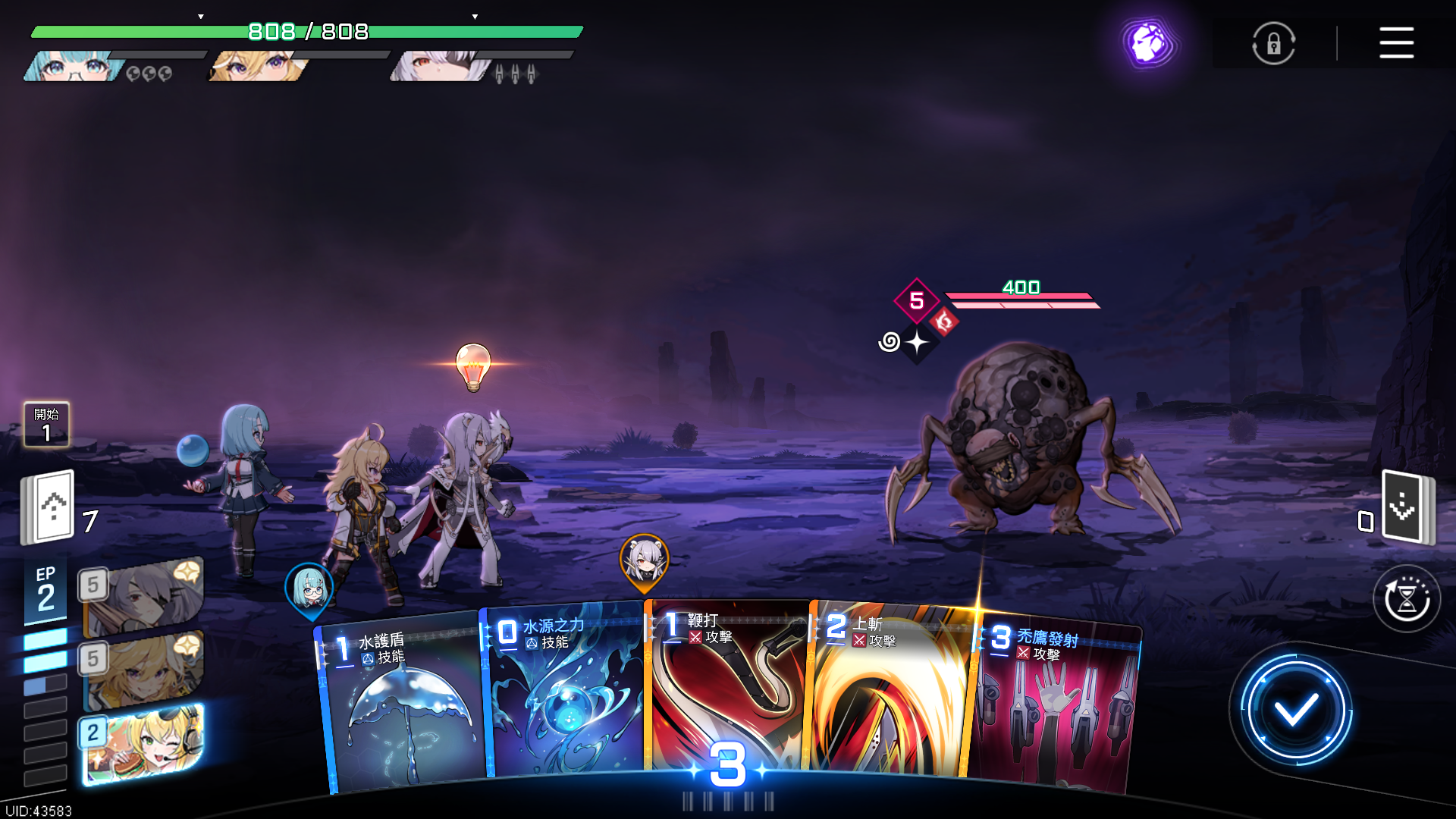Select the 水源之力 skill card
Screen dimensions: 1456x819
[x=565, y=694]
